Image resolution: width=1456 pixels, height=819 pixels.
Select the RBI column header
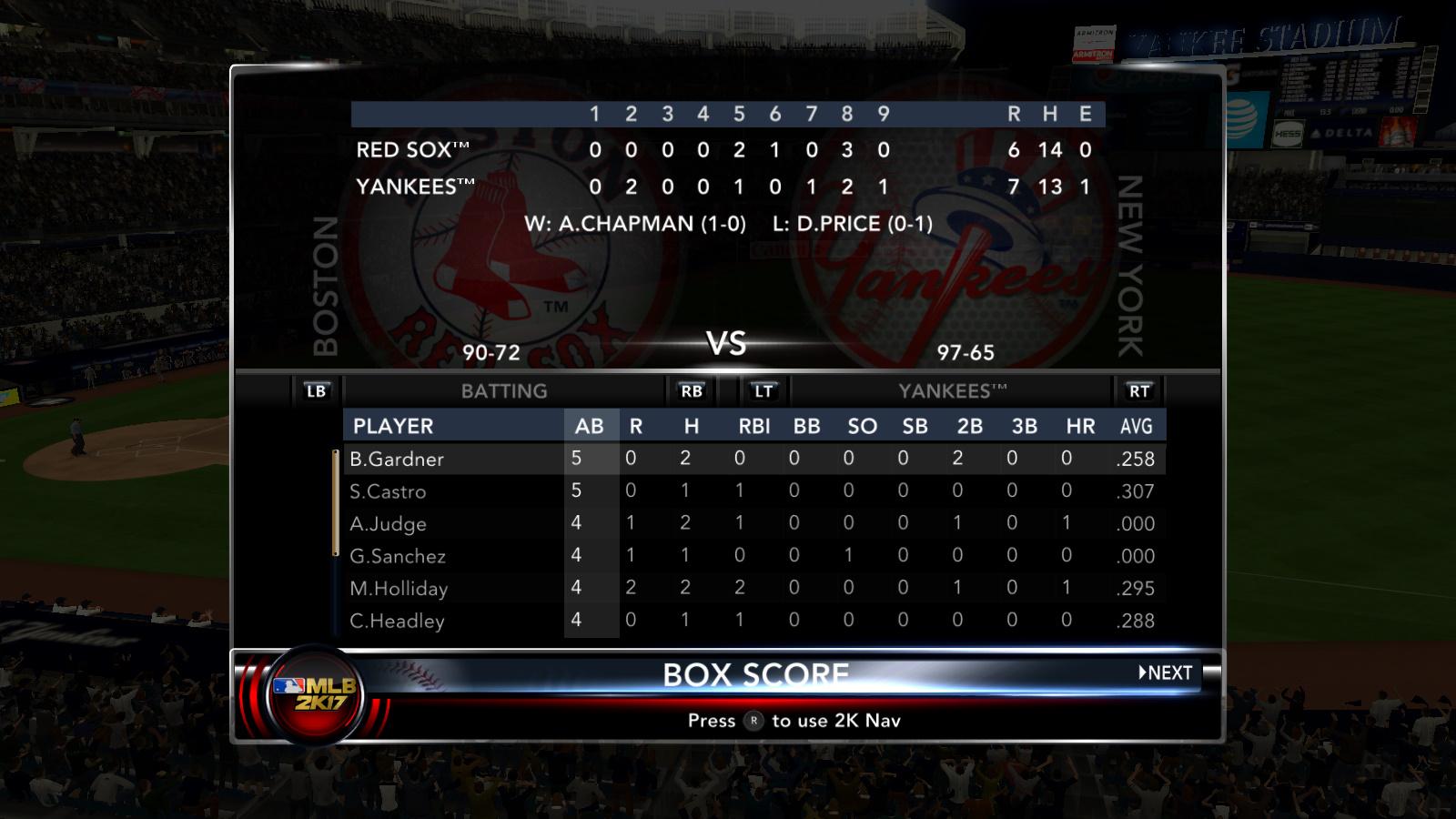click(x=754, y=426)
